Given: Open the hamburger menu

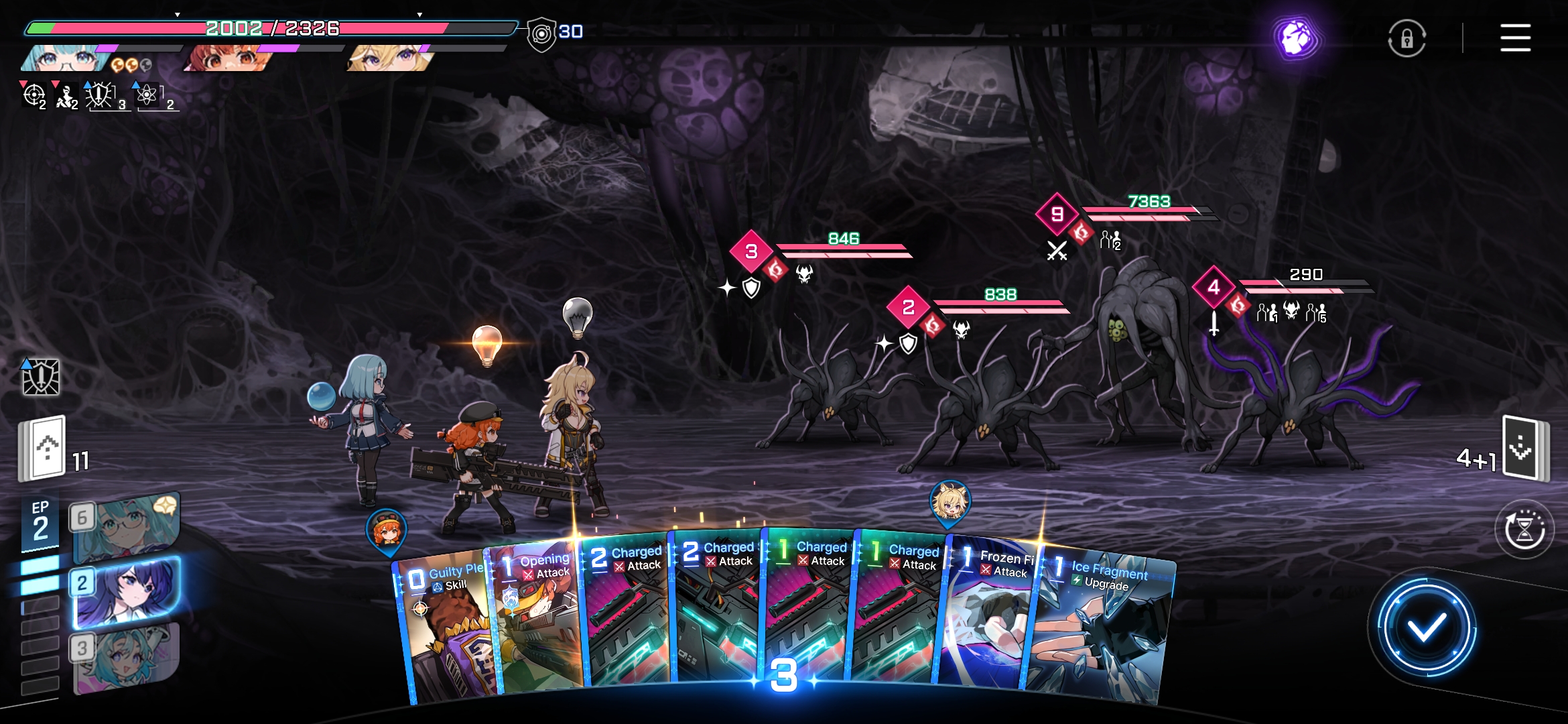Looking at the screenshot, I should 1515,38.
